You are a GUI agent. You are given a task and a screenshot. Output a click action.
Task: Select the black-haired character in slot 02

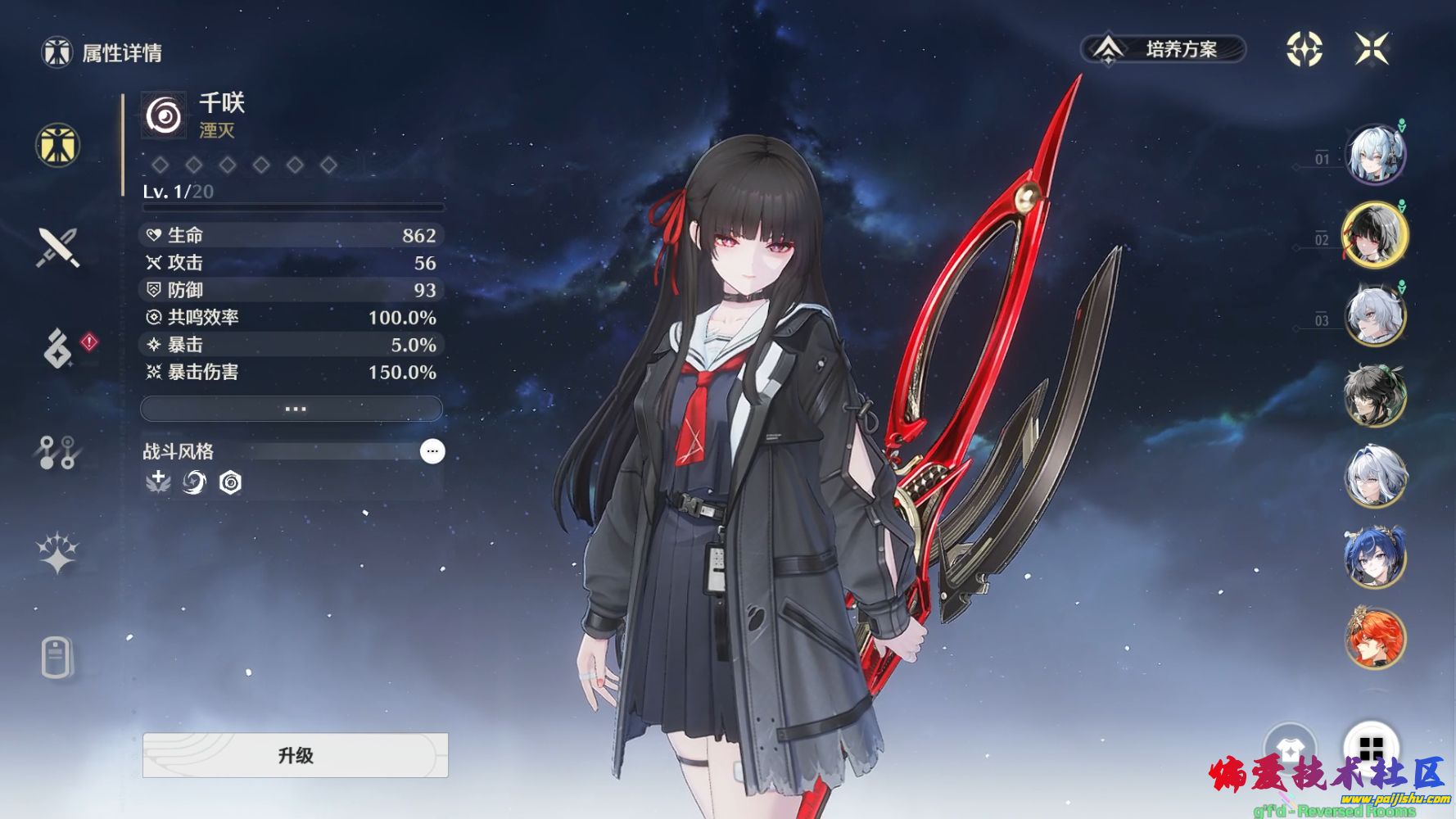pyautogui.click(x=1376, y=235)
